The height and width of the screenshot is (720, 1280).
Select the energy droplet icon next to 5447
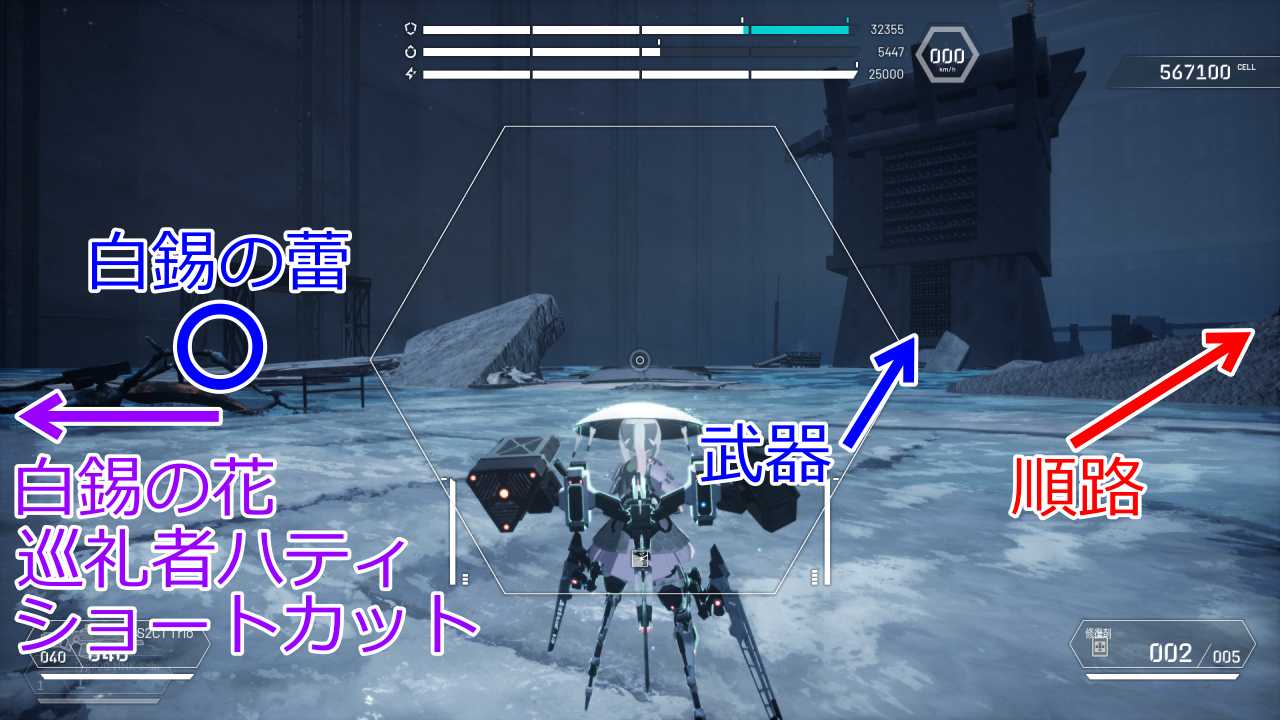(413, 51)
